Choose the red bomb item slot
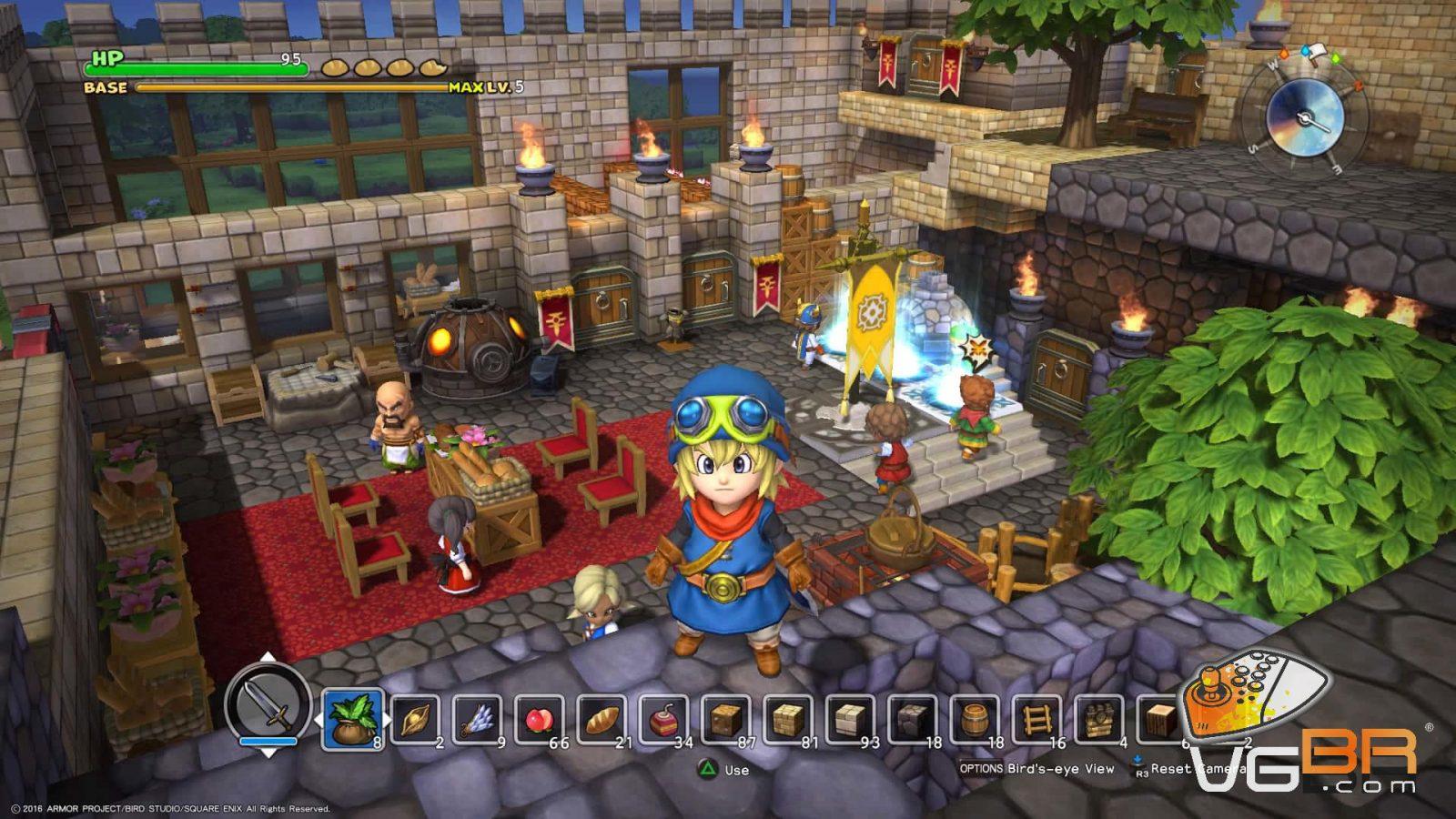 pyautogui.click(x=665, y=720)
